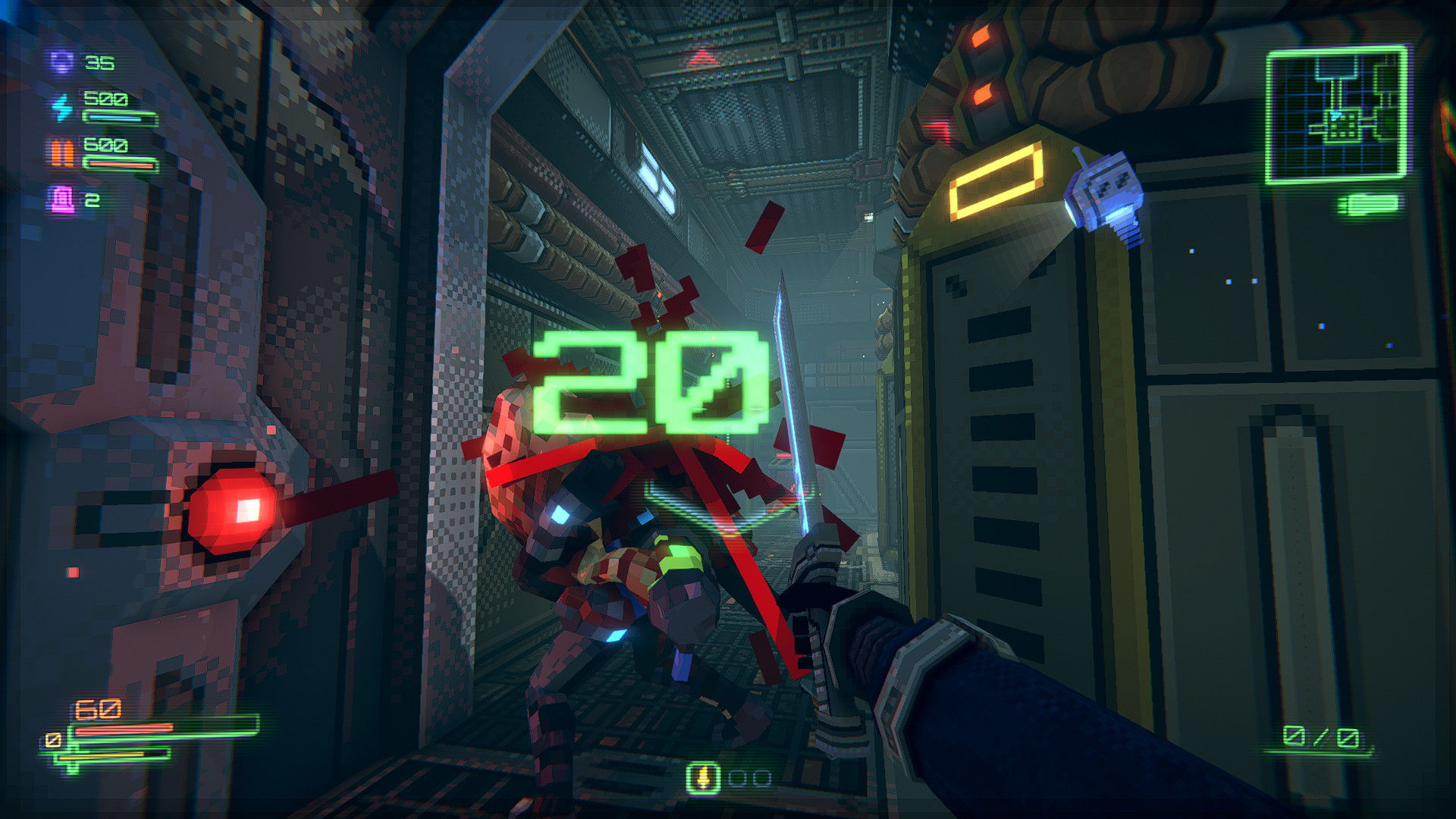Click the cyan lightning energy icon
Screen dimensions: 1456x819
61,108
